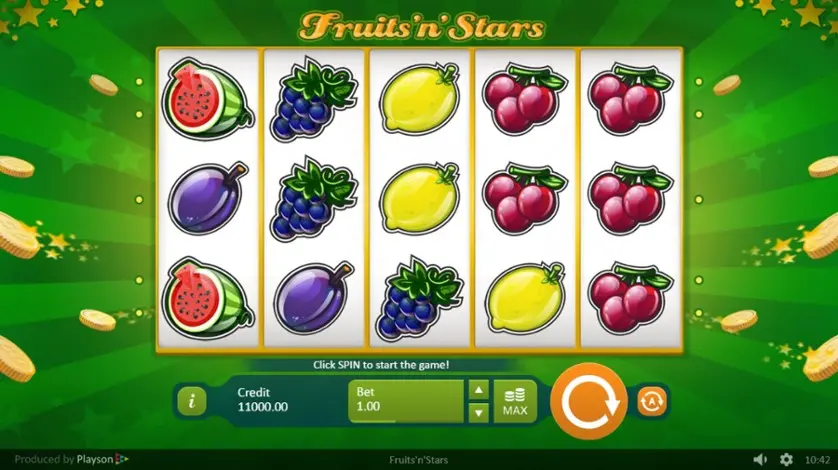838x470 pixels.
Task: Set the bet to MAX
Action: (x=515, y=401)
